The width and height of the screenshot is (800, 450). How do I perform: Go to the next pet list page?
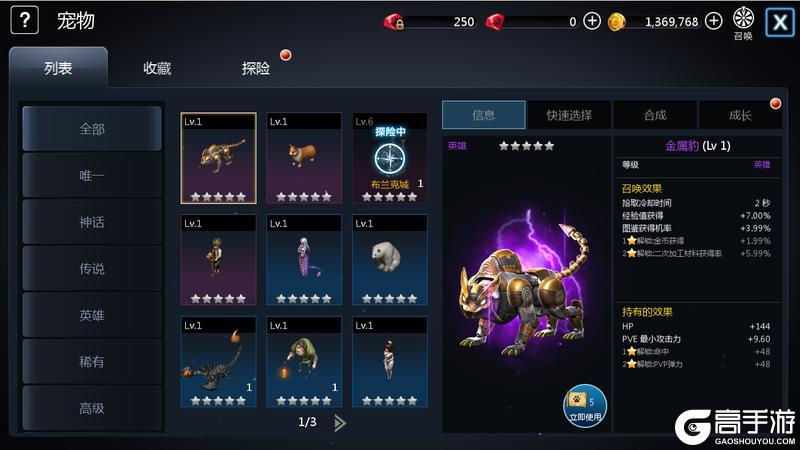340,422
